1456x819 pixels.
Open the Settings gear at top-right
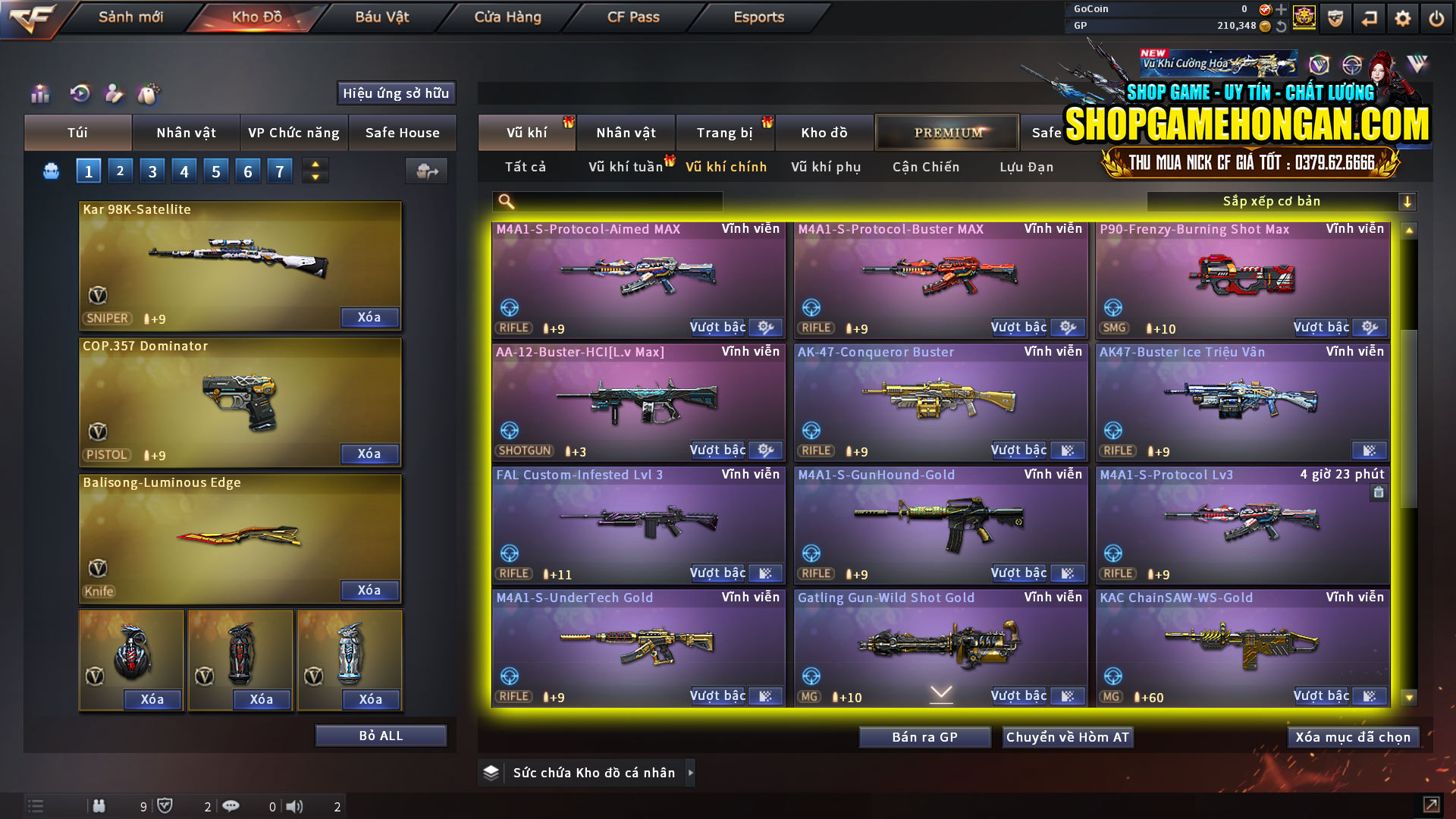point(1402,17)
